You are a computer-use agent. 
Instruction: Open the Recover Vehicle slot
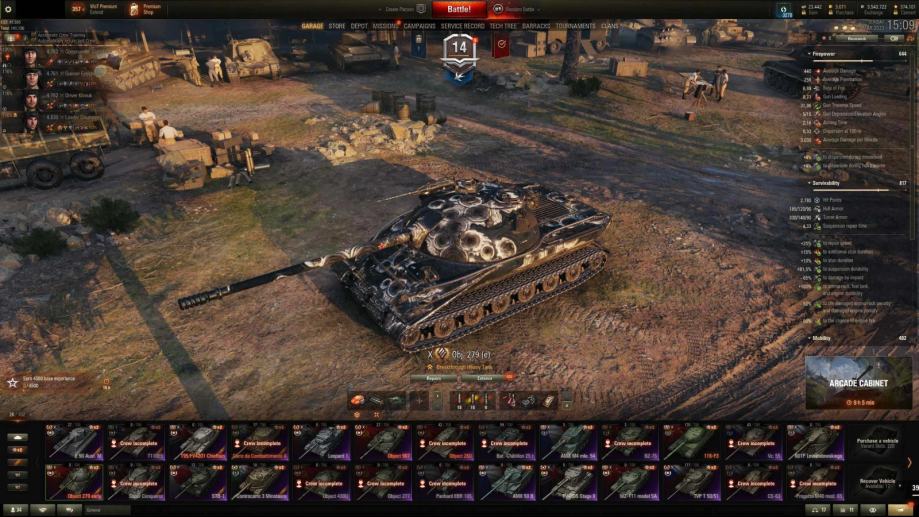point(877,481)
